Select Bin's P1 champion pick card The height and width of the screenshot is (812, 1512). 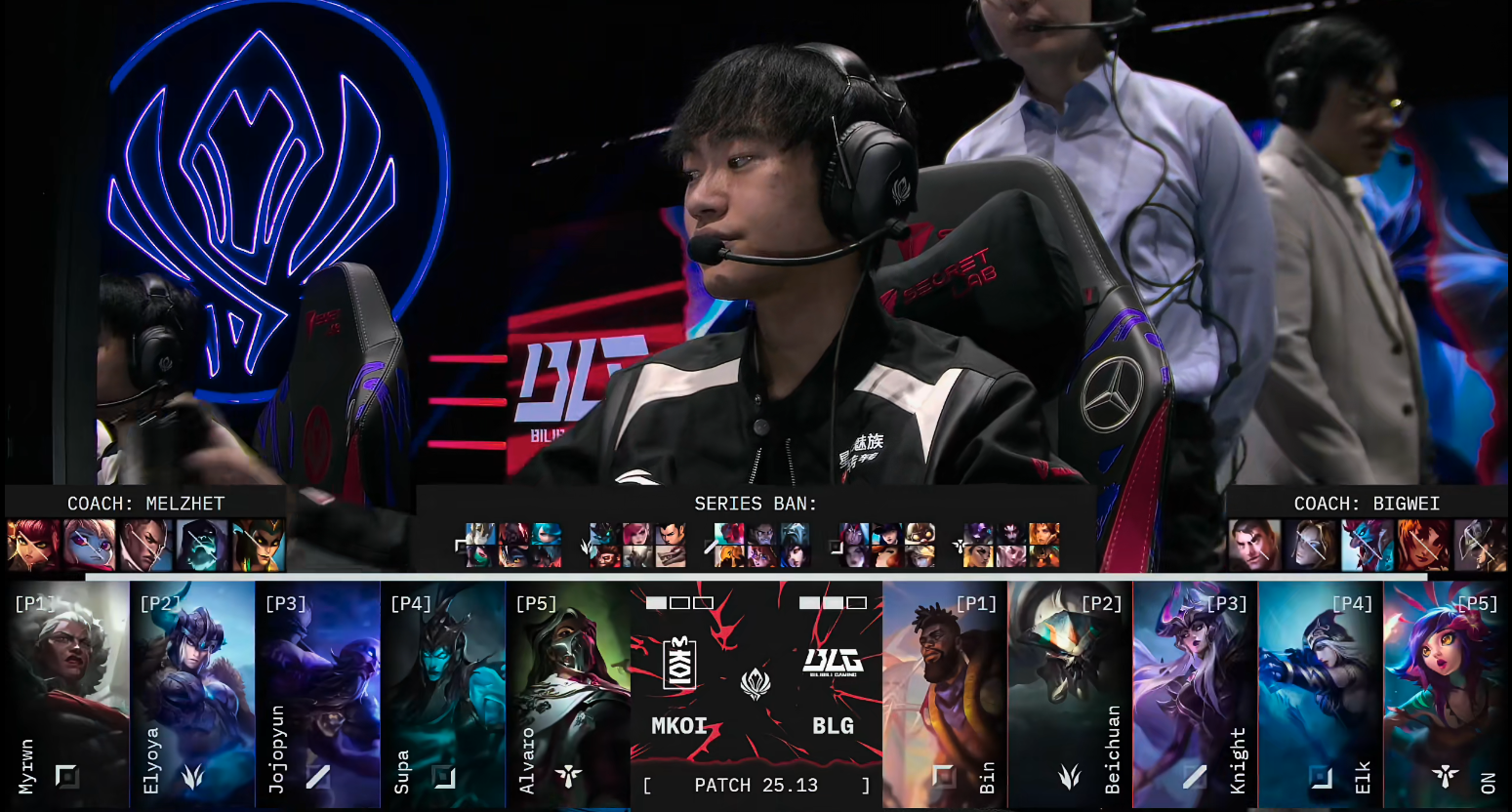945,694
